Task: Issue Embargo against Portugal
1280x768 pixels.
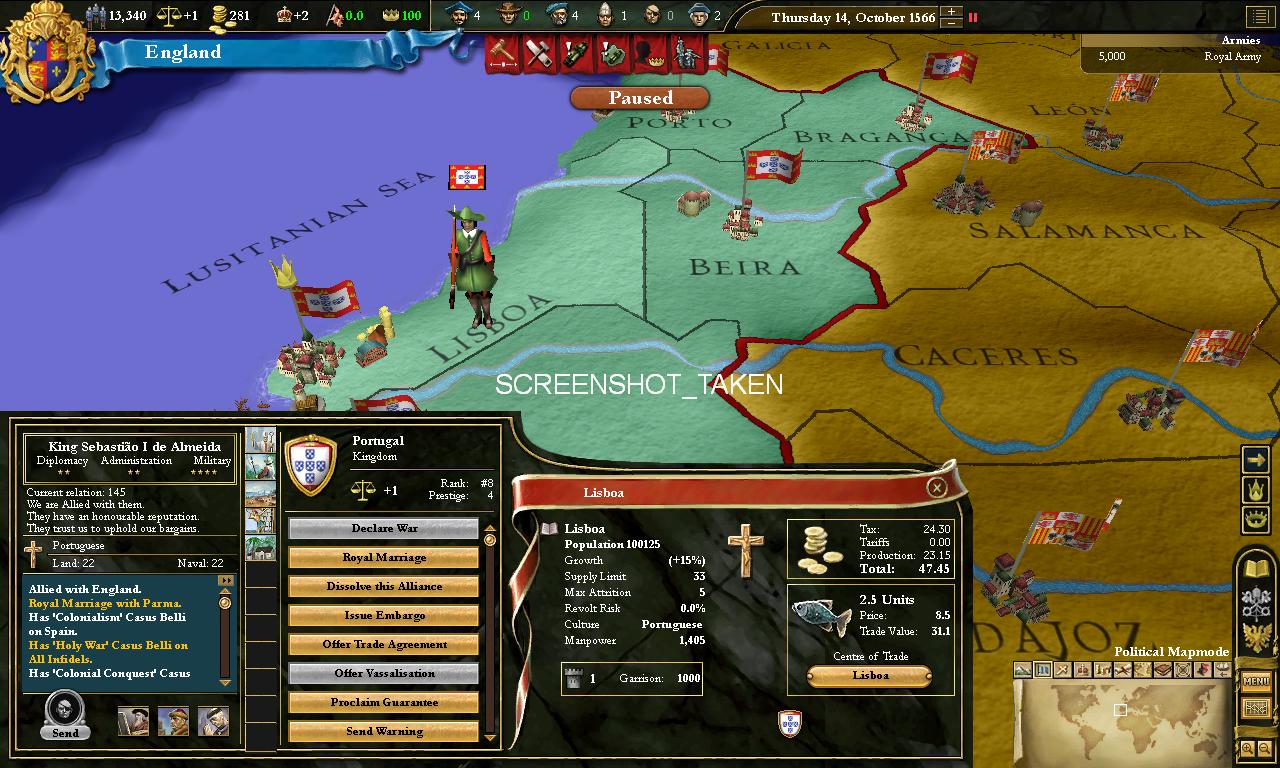Action: point(384,616)
